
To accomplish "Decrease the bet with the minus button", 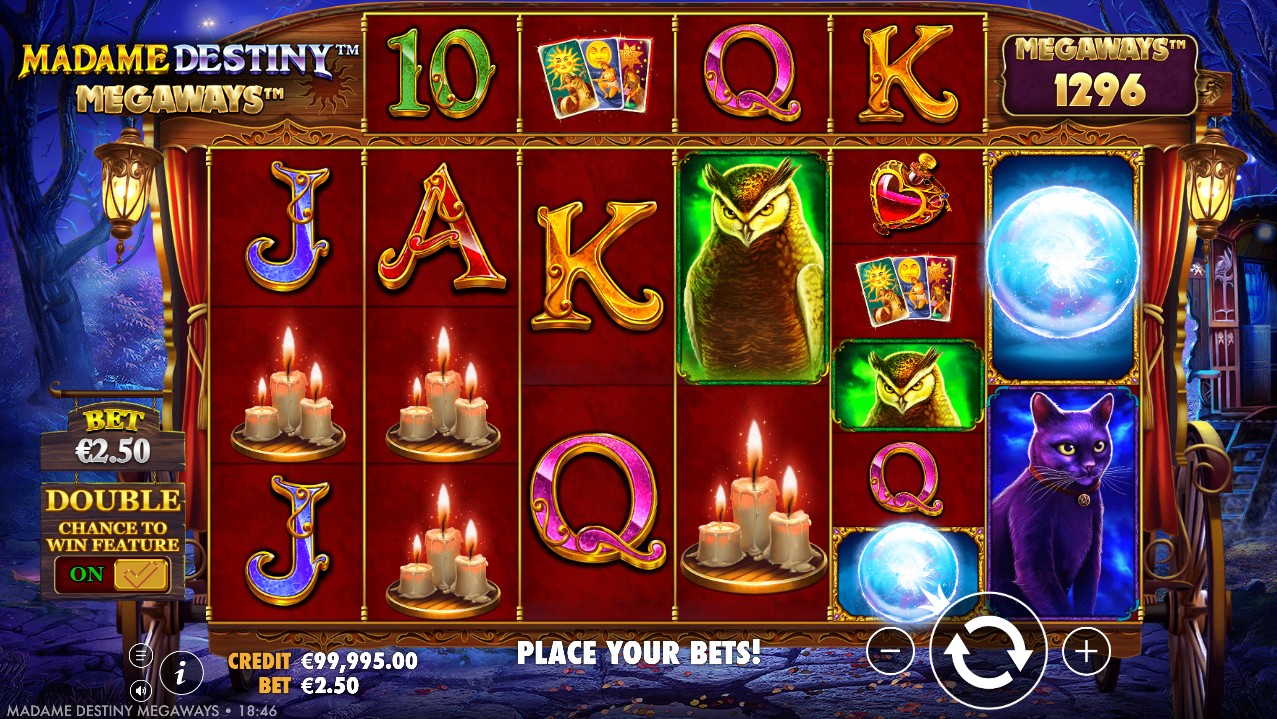I will pos(890,653).
